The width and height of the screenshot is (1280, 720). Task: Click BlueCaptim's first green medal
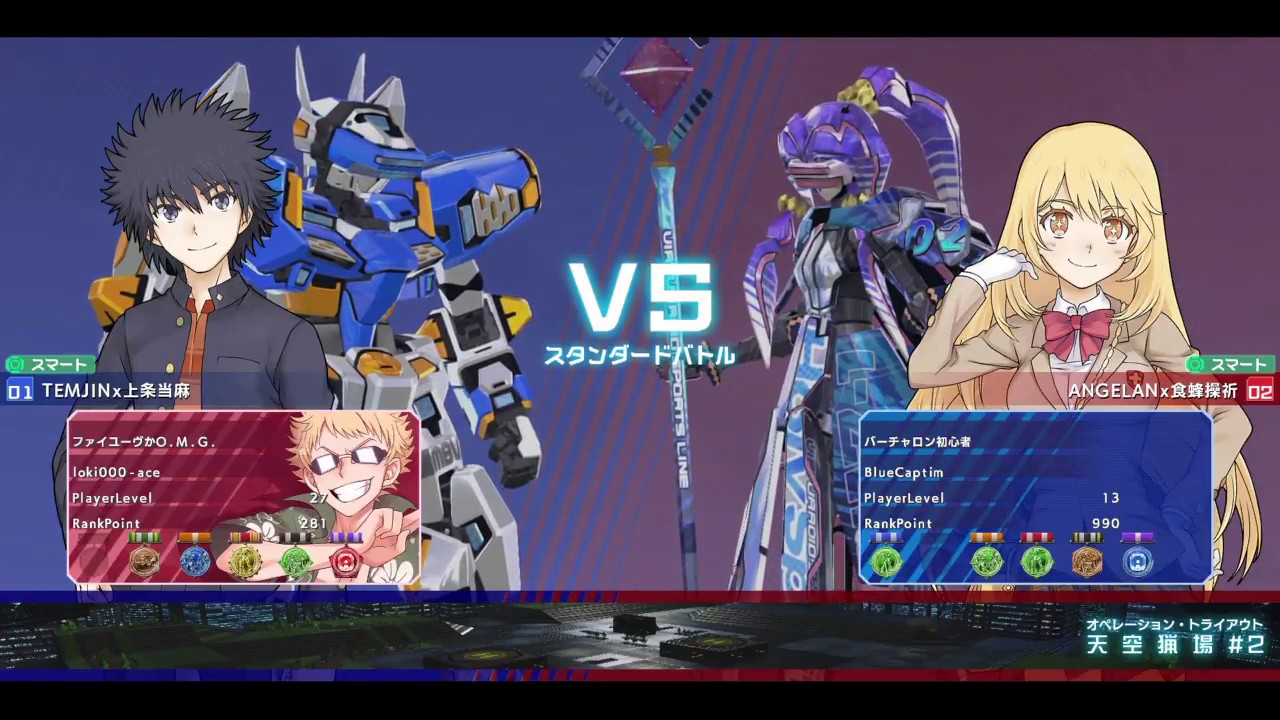point(888,561)
